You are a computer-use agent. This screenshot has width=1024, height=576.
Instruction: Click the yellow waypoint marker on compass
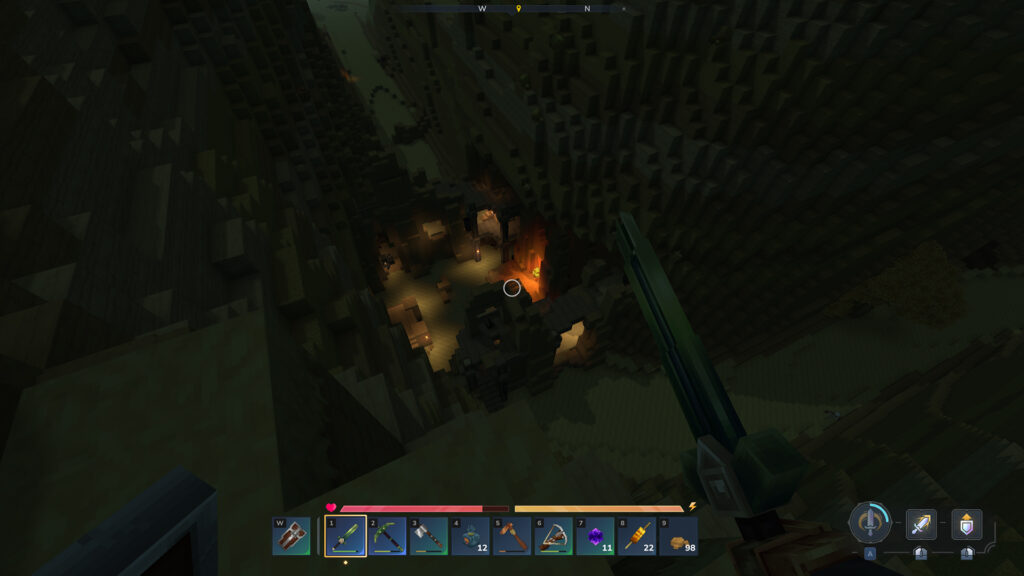(518, 9)
